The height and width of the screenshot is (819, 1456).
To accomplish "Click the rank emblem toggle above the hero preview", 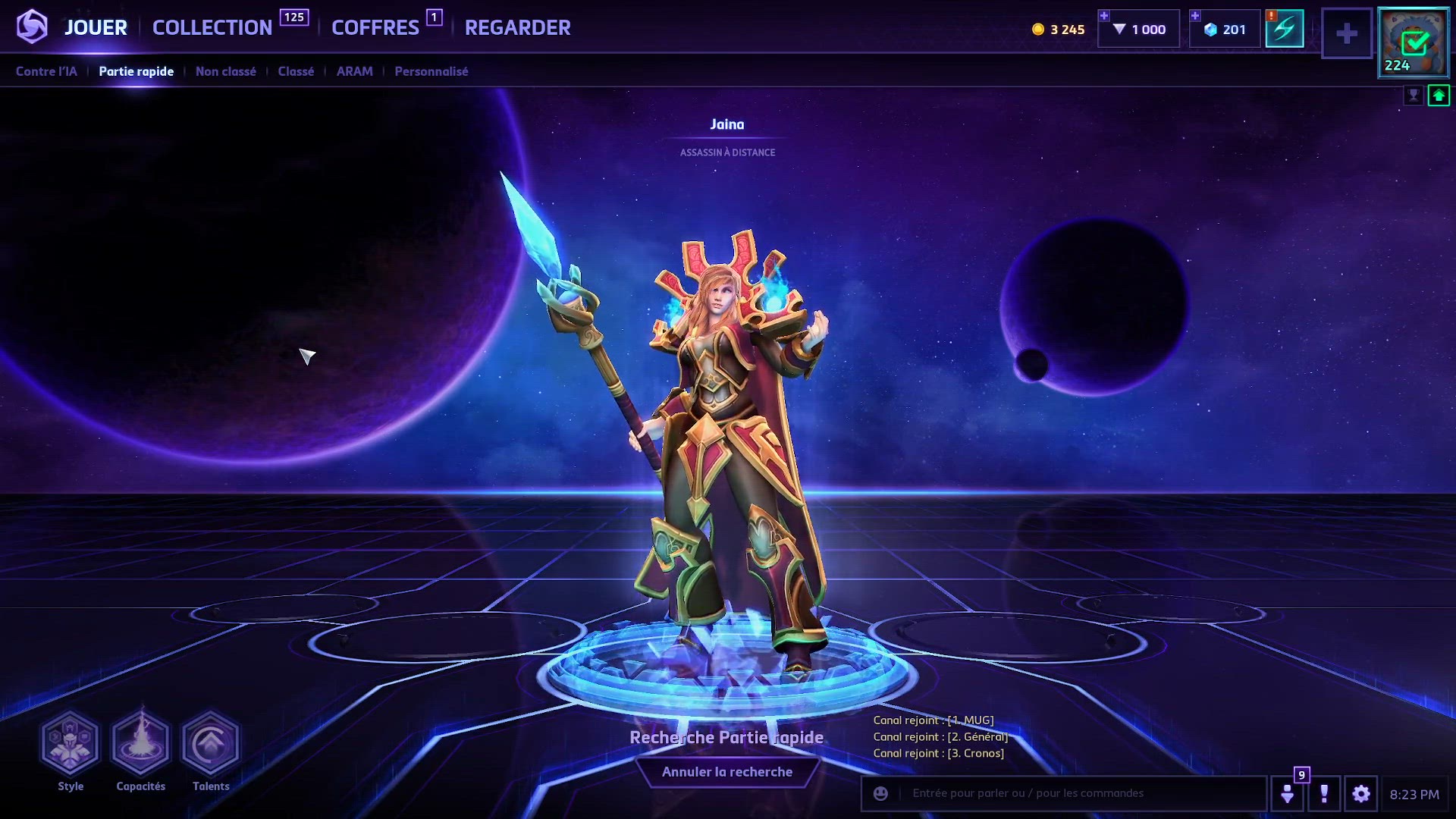I will tap(1414, 96).
